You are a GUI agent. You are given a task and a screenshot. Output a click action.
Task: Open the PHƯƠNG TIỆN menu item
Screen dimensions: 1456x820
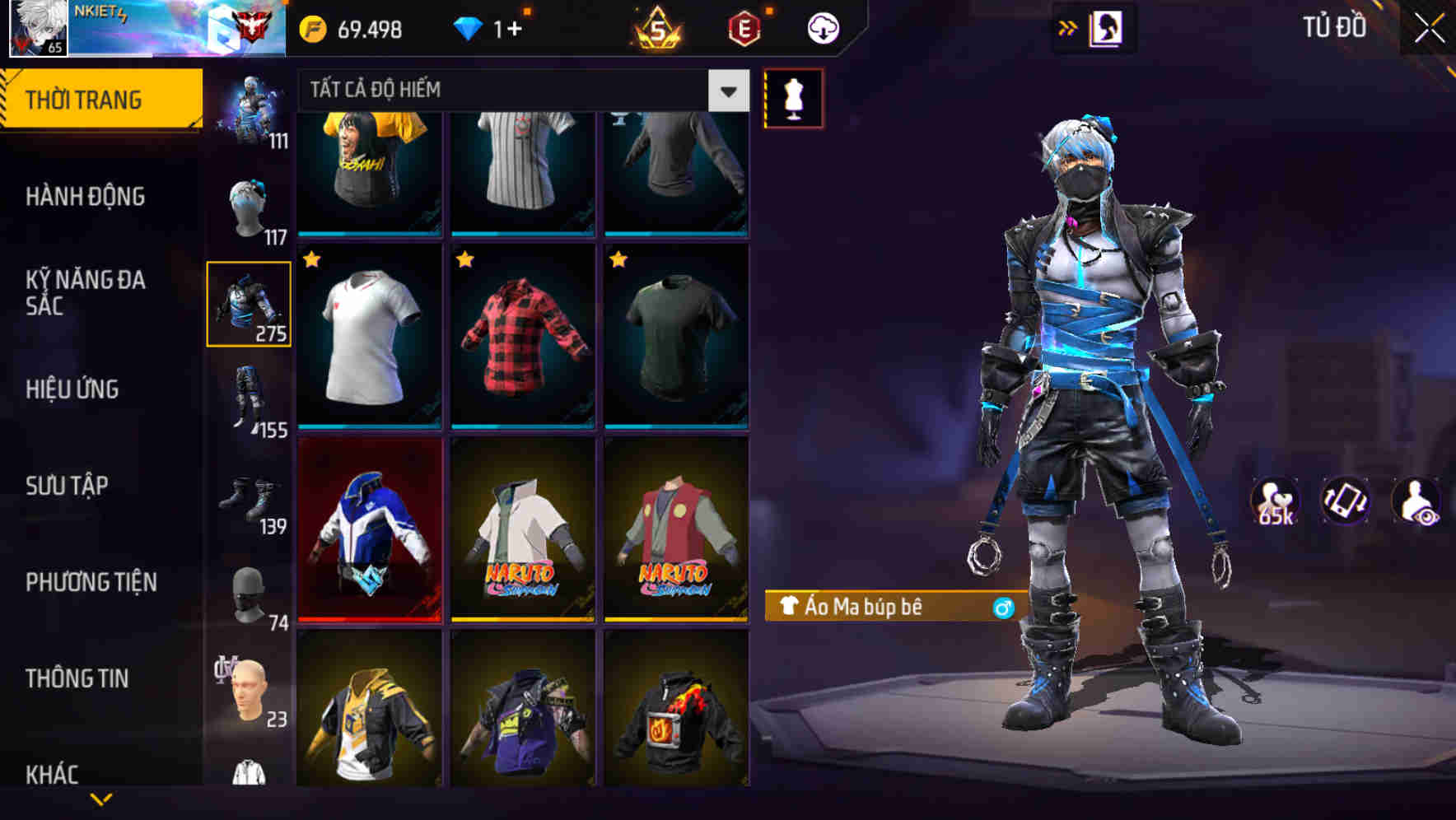pyautogui.click(x=92, y=581)
